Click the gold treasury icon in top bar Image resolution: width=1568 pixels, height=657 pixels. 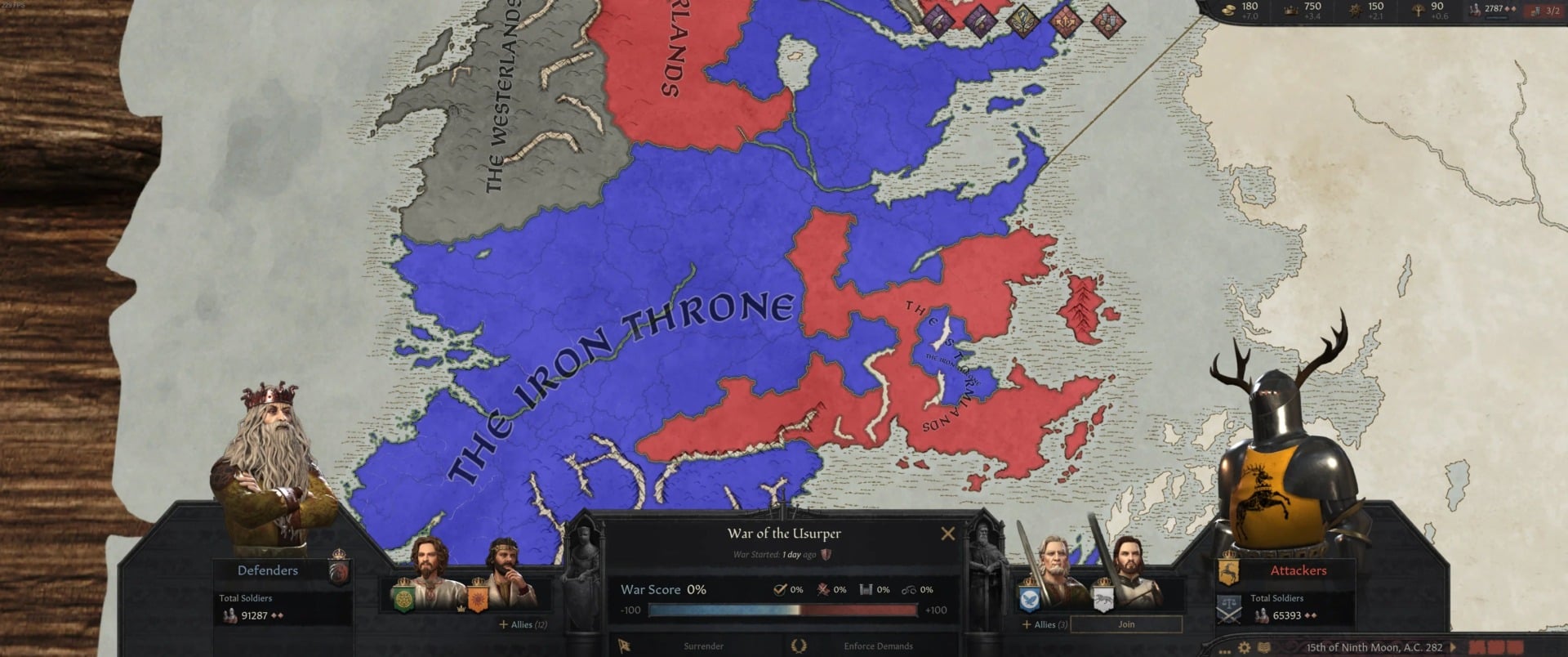pos(1227,10)
